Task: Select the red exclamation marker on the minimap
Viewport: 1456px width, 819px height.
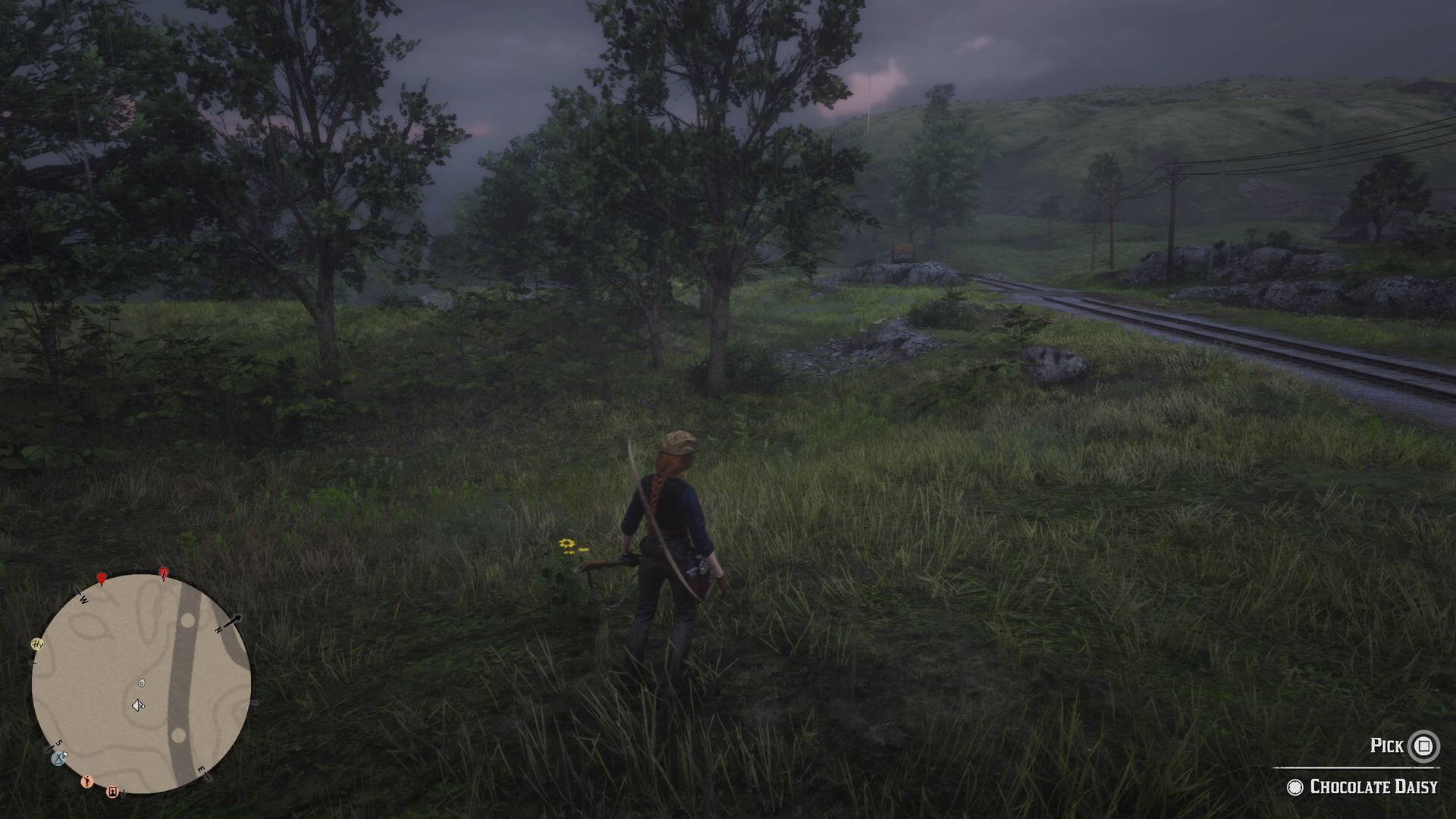Action: [163, 573]
